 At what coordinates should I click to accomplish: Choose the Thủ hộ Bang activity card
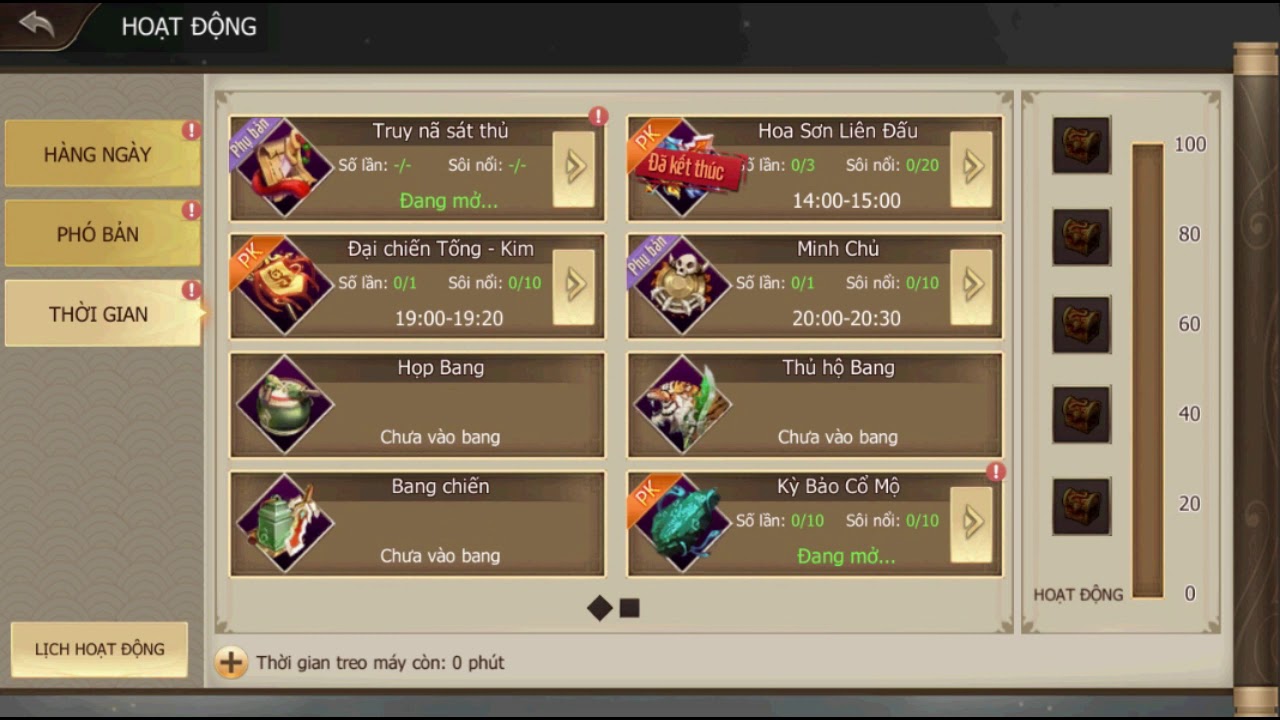point(814,405)
